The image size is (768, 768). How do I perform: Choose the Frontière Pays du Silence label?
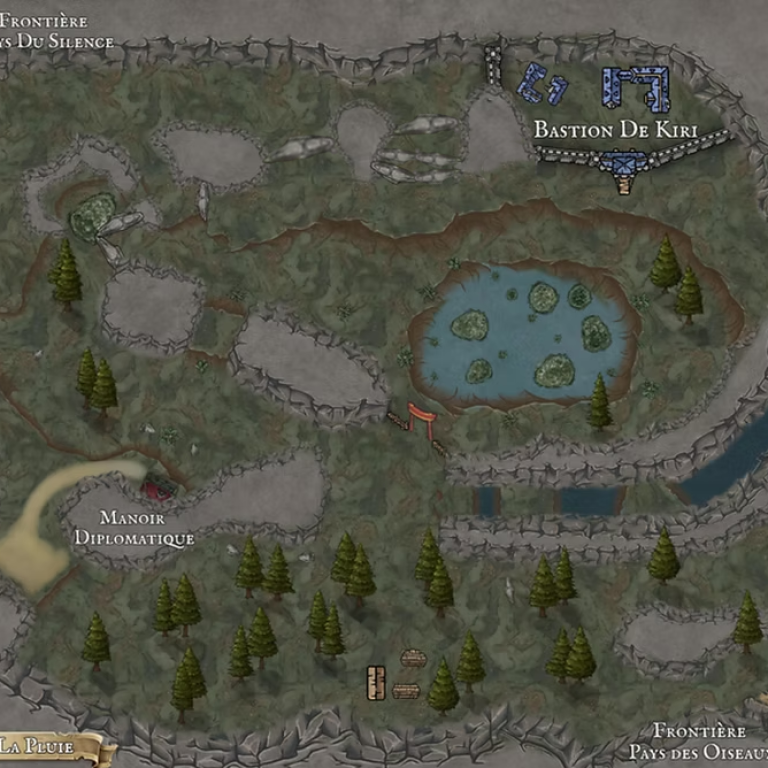coord(57,31)
